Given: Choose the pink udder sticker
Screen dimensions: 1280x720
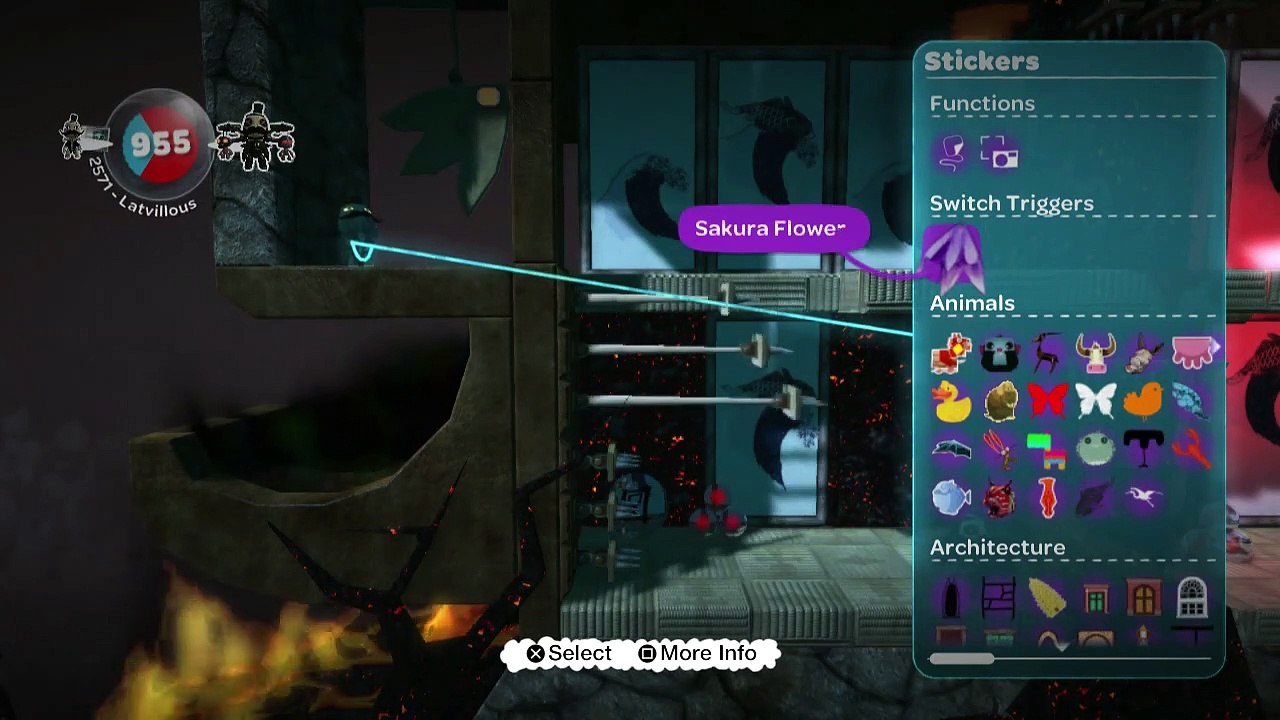Looking at the screenshot, I should coord(1191,352).
